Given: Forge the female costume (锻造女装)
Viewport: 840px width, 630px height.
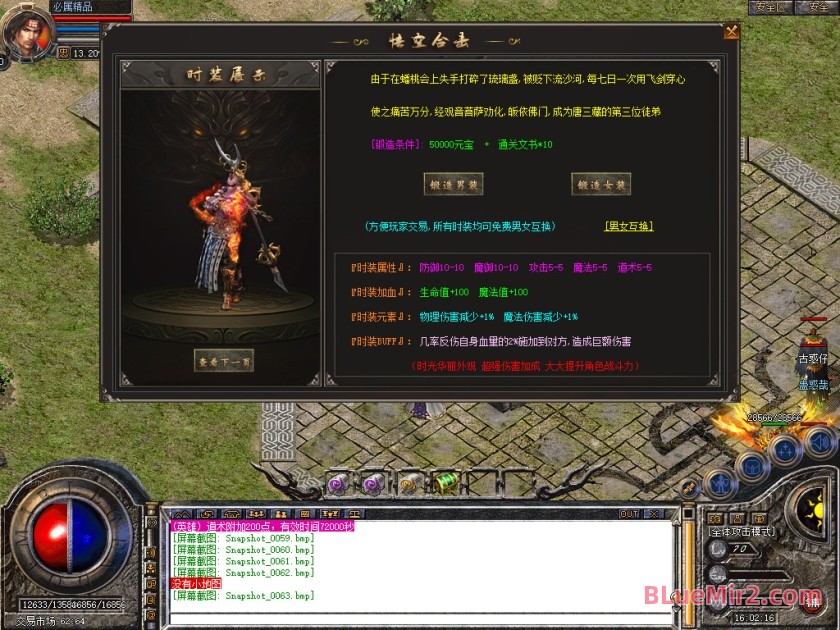Looking at the screenshot, I should (600, 184).
